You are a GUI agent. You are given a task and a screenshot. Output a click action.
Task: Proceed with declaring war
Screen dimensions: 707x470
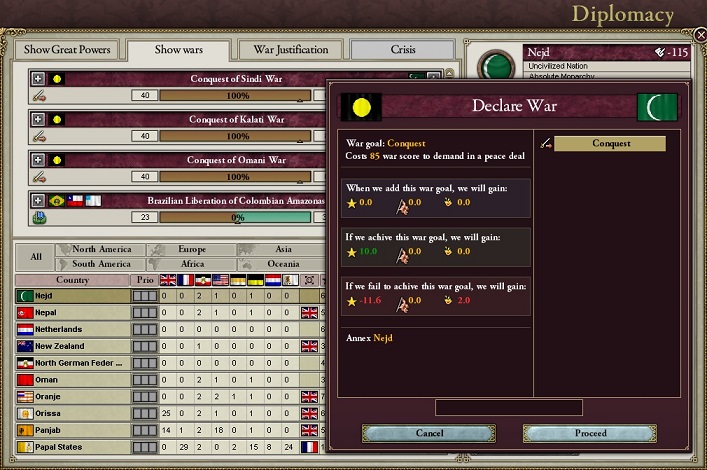[590, 433]
